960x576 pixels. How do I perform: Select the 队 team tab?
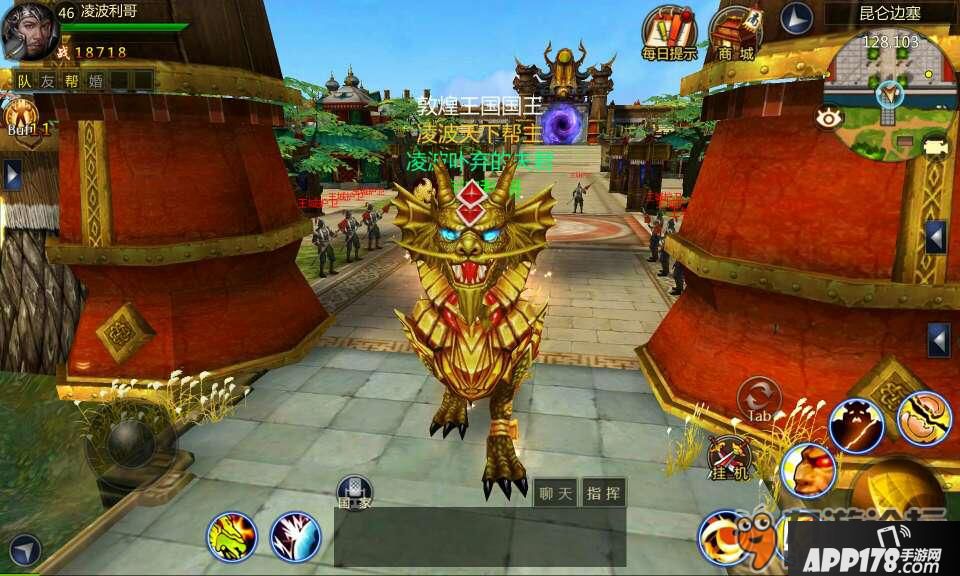24,80
